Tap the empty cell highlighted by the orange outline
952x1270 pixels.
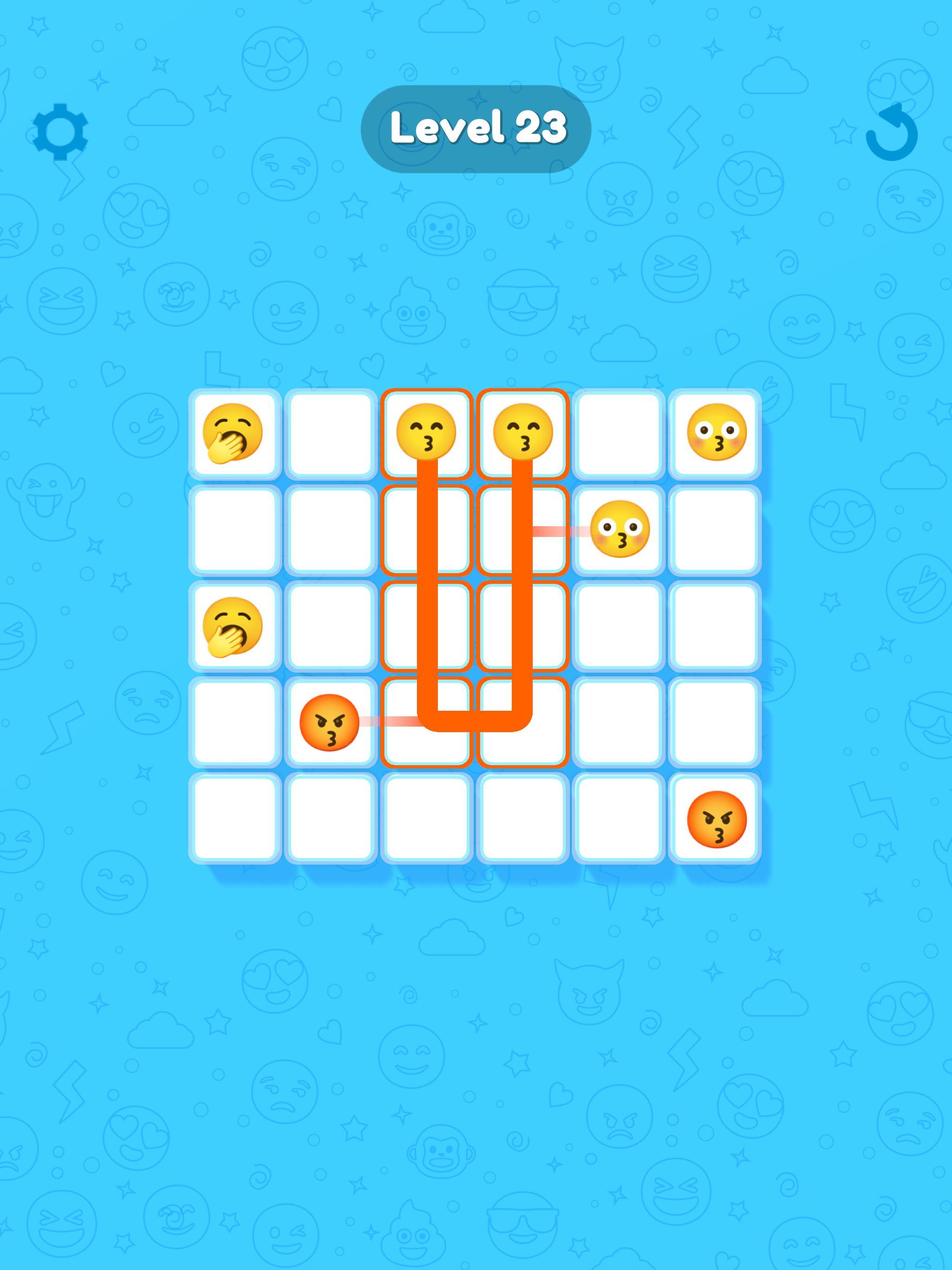tap(426, 626)
